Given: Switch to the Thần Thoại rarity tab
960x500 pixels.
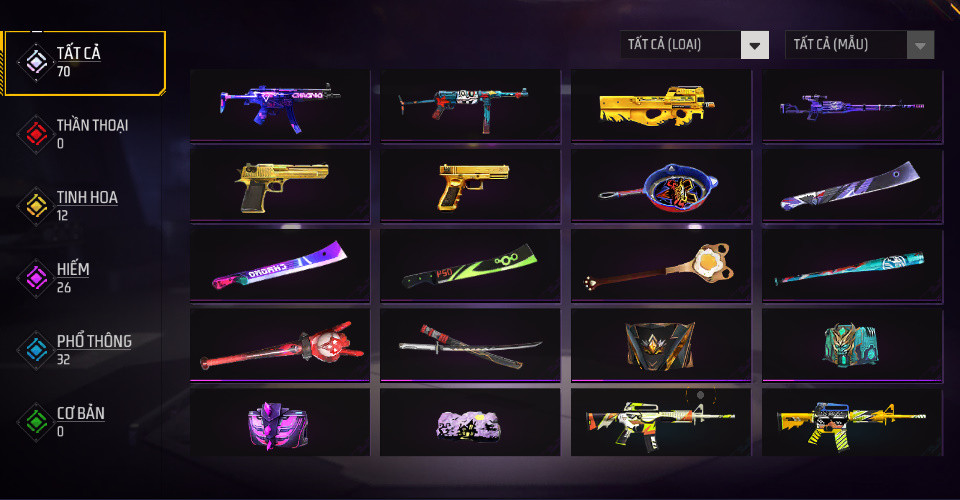Looking at the screenshot, I should [x=85, y=133].
